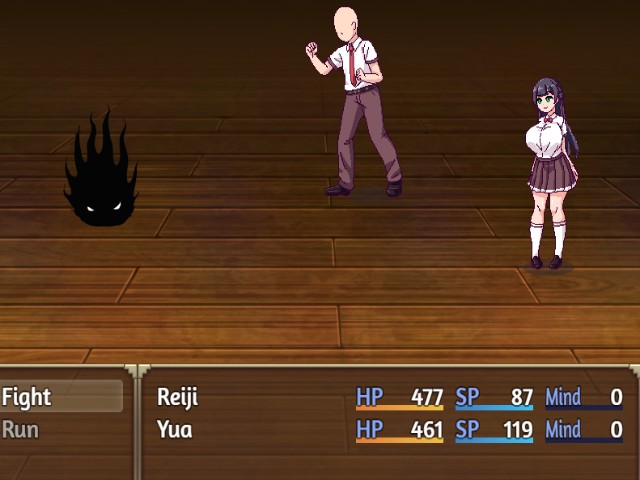The width and height of the screenshot is (640, 480).
Task: Select Reiji's party status row
Action: (x=388, y=397)
